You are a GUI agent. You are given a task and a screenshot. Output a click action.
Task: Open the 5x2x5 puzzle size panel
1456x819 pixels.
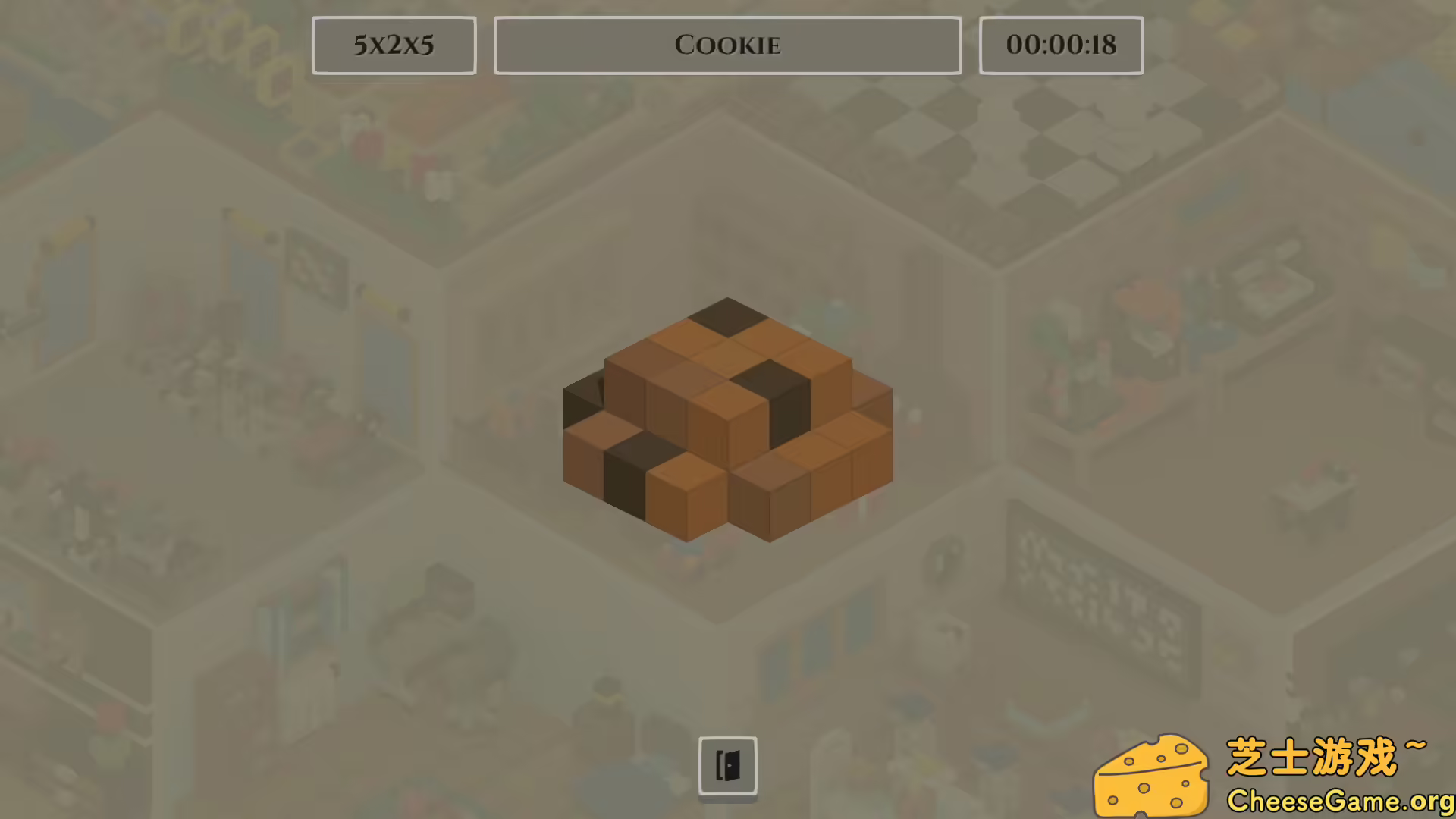tap(394, 45)
